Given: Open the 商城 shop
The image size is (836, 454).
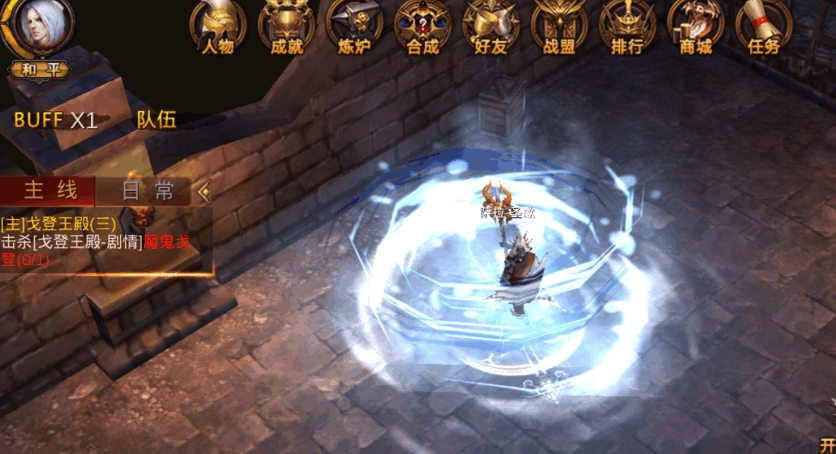Looking at the screenshot, I should [695, 27].
